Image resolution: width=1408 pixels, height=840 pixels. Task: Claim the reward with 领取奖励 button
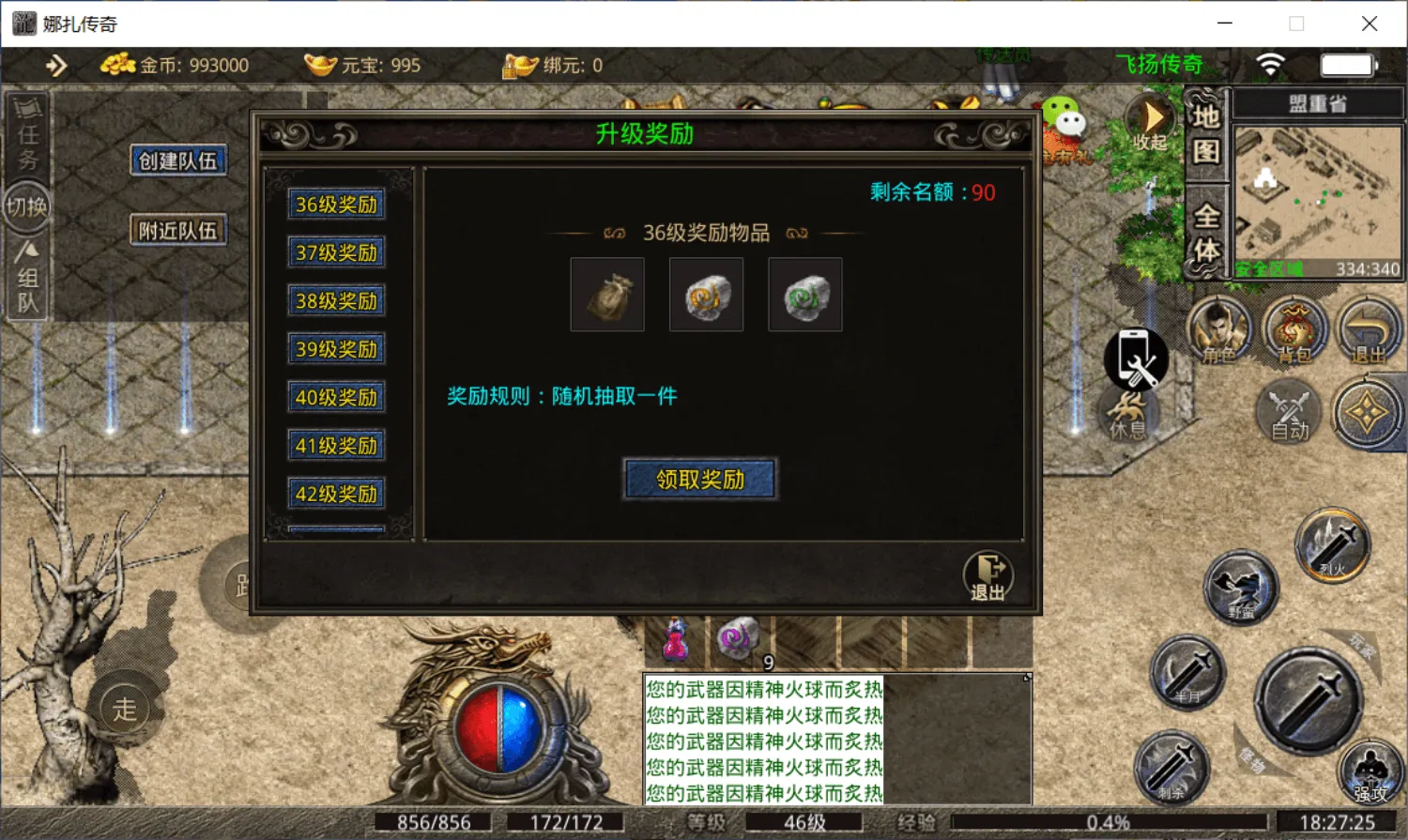pyautogui.click(x=700, y=480)
